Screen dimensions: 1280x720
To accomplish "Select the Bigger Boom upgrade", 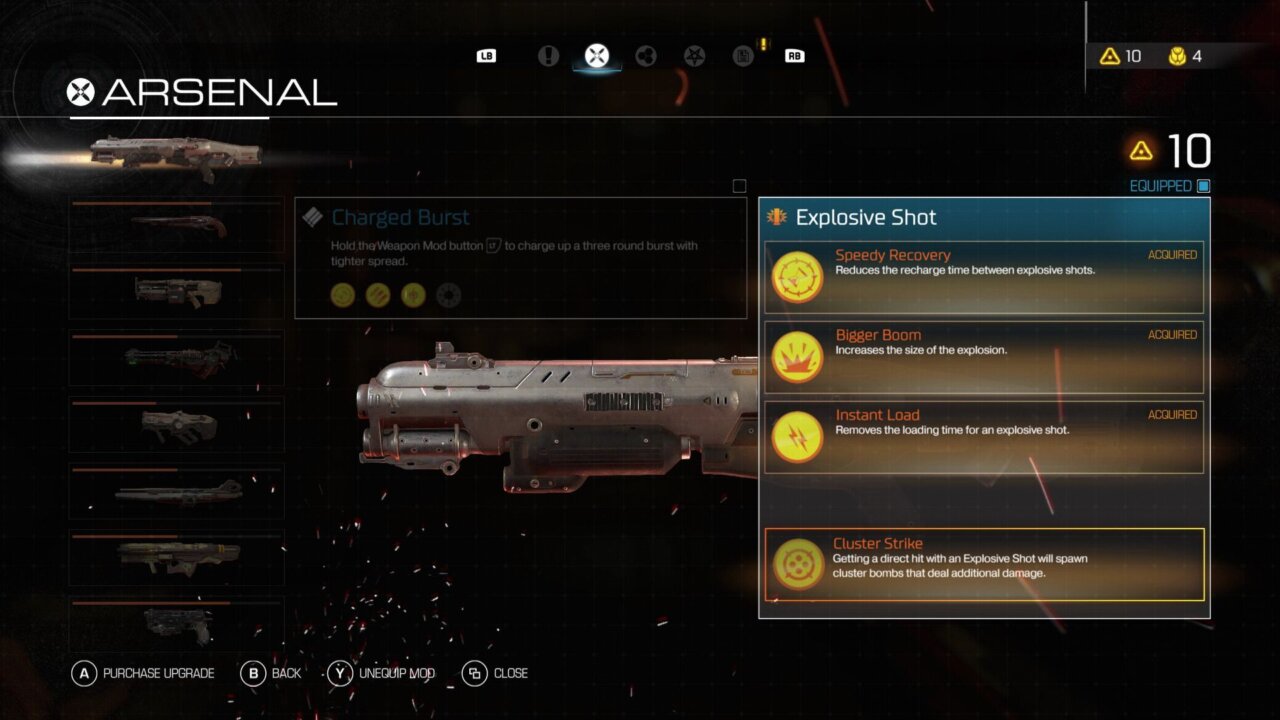I will point(984,357).
